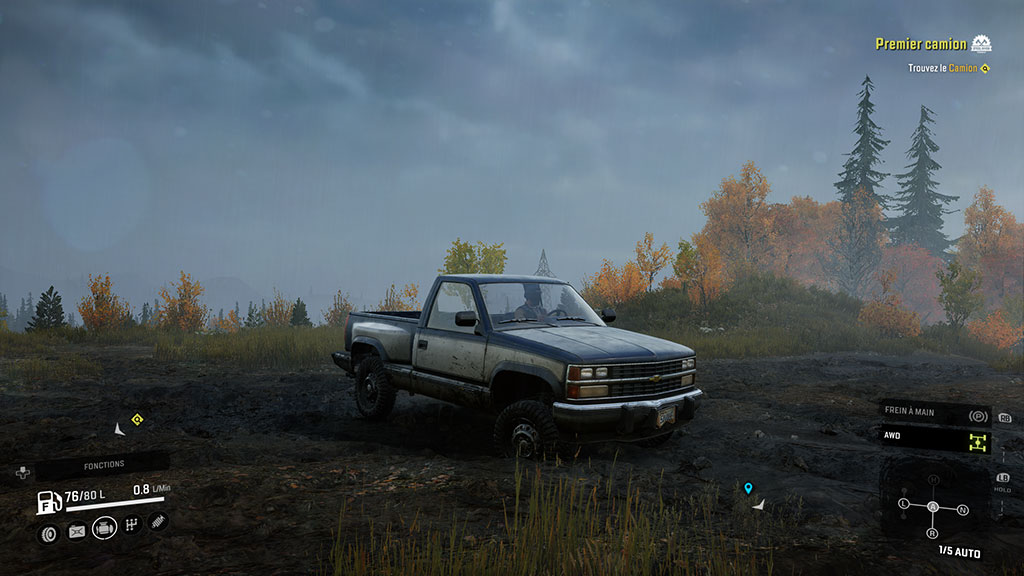Select the jerrycan fuel icon
The image size is (1024, 576).
(76, 532)
